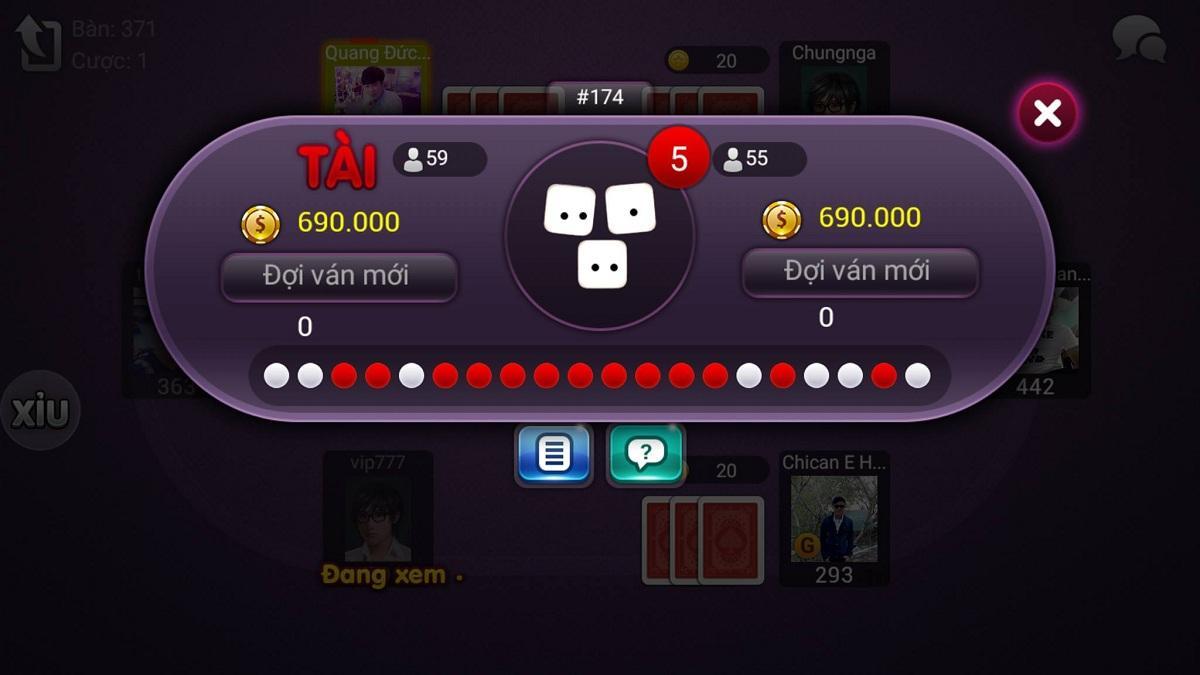Open the blue list history button
The height and width of the screenshot is (675, 1200).
coord(553,455)
